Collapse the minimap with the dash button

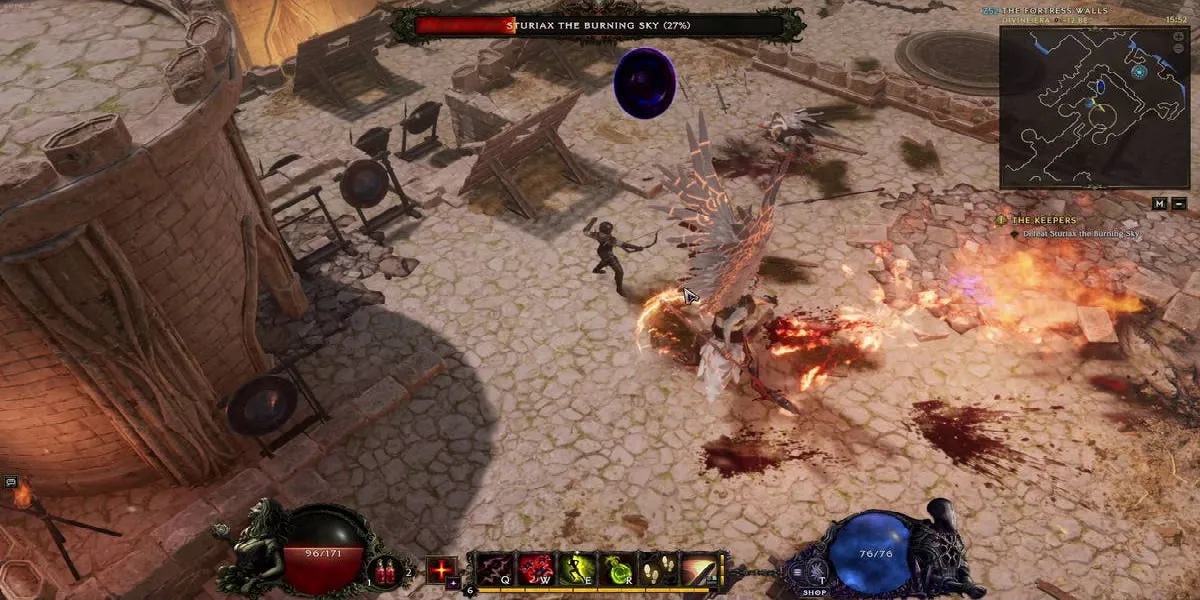pyautogui.click(x=1180, y=203)
